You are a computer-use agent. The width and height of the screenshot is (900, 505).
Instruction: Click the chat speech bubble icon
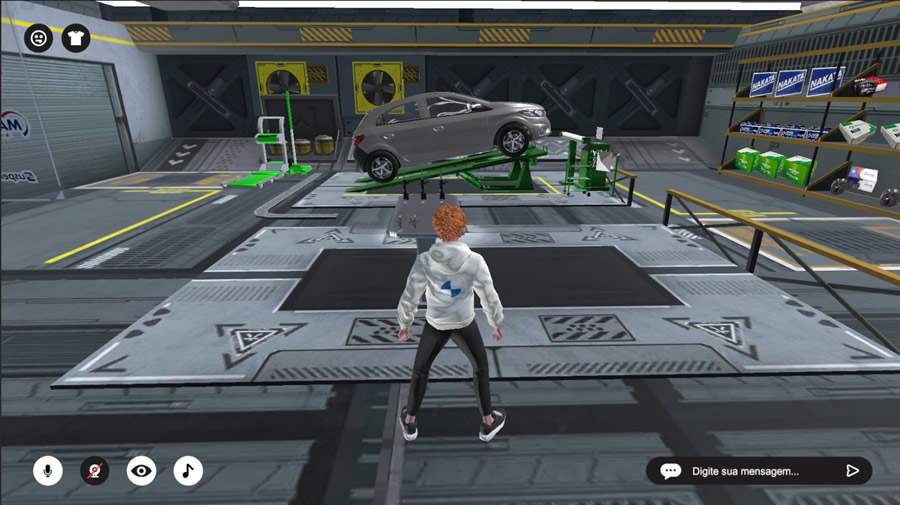670,471
